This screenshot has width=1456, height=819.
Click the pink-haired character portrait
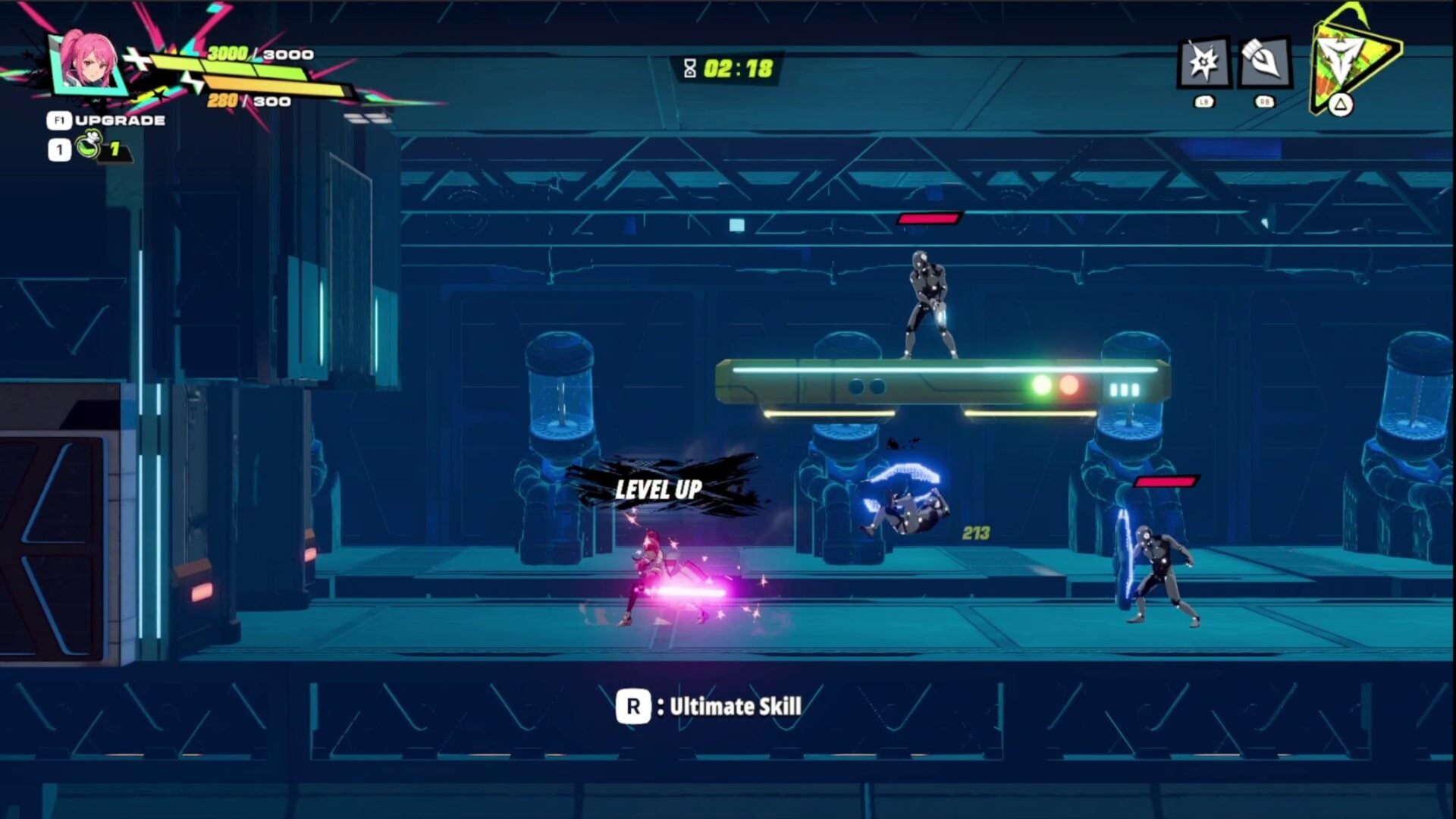coord(89,62)
